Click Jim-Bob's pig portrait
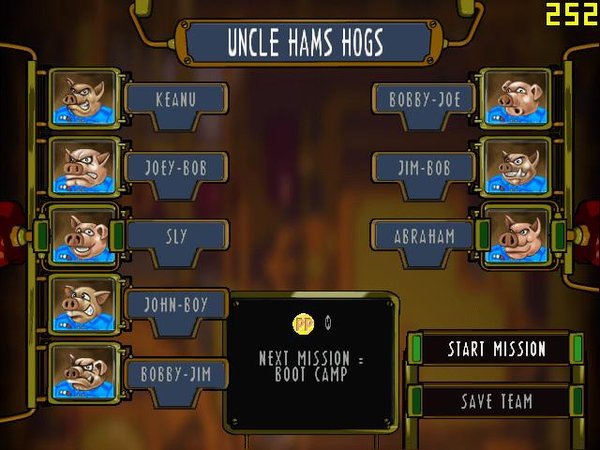The width and height of the screenshot is (600, 450). 514,167
